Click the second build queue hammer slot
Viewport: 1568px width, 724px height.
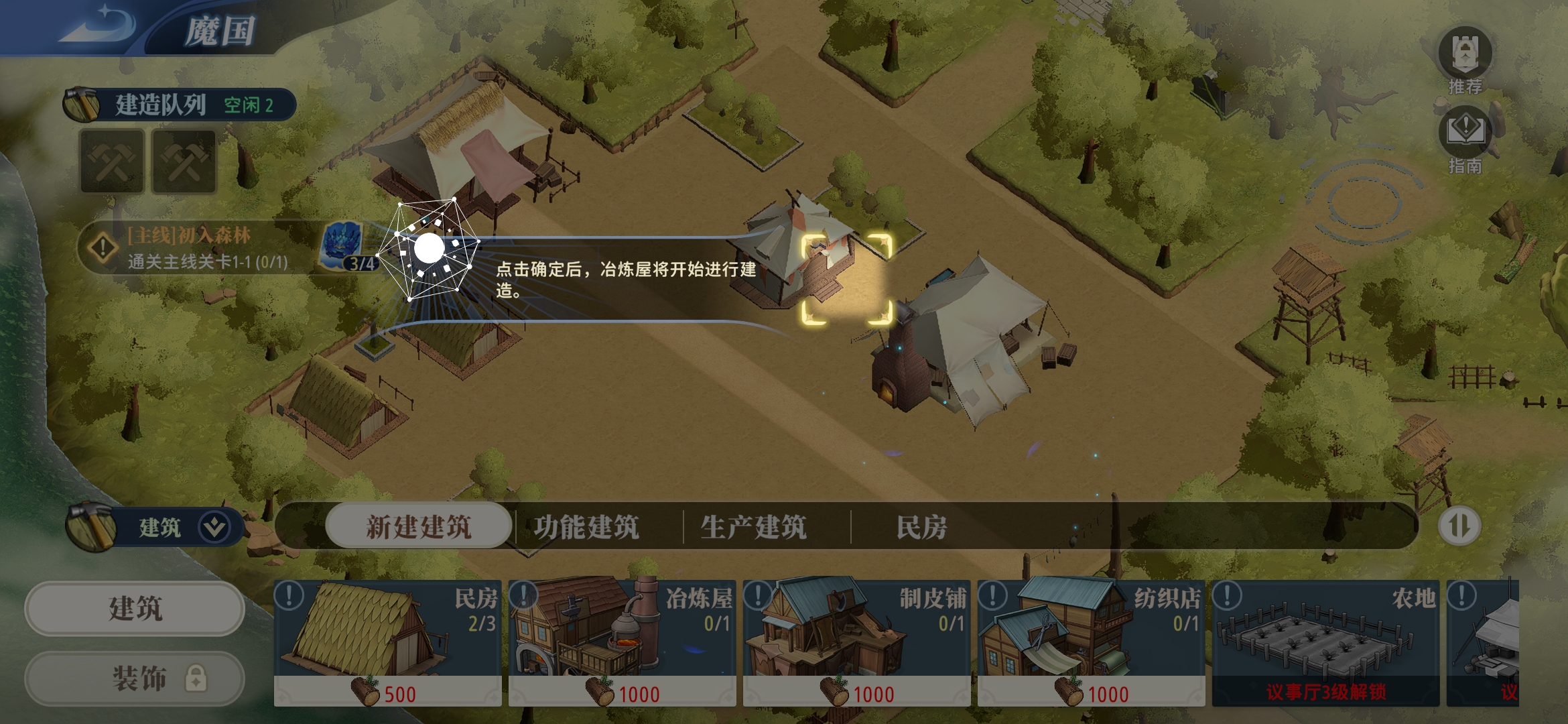point(183,161)
